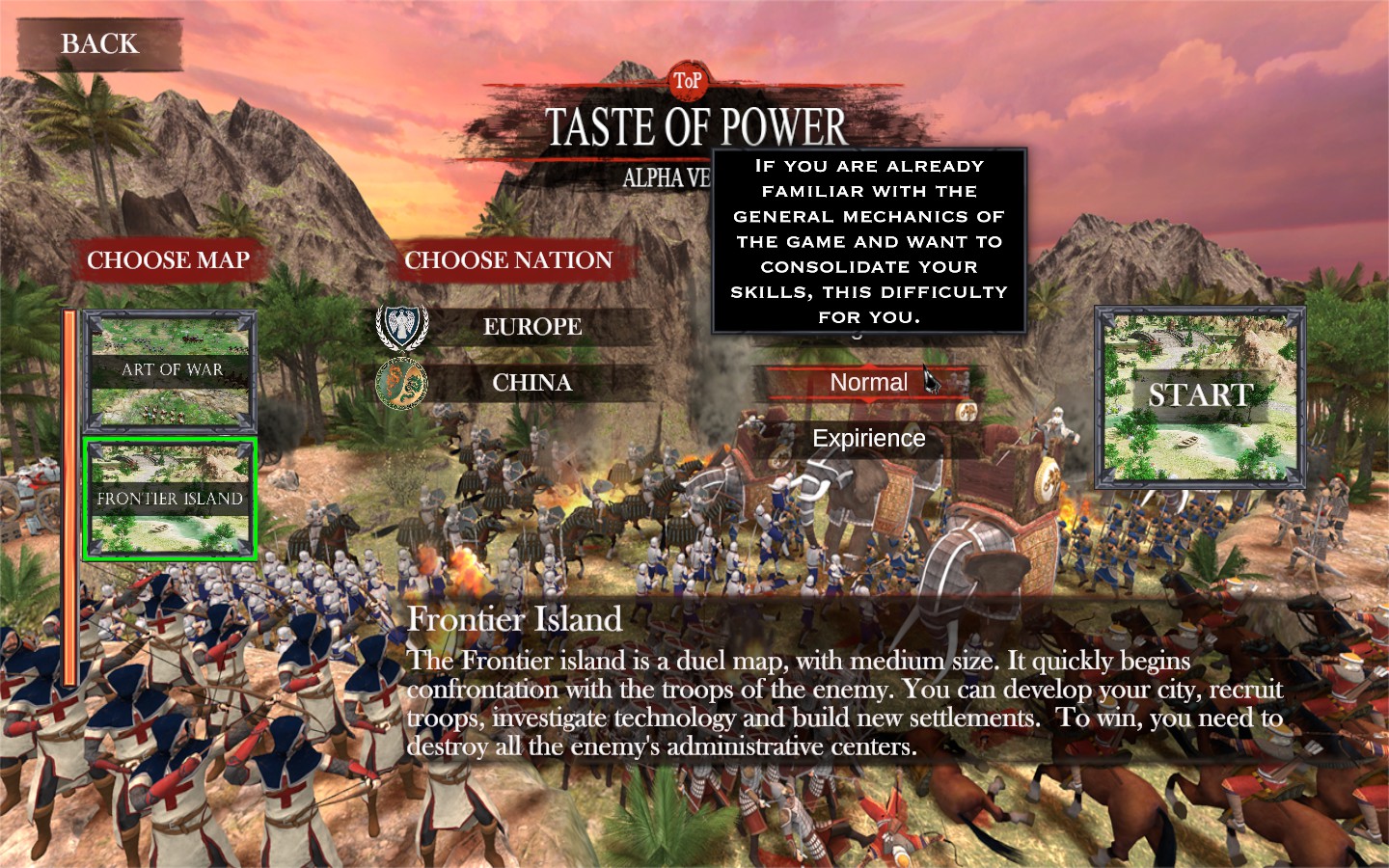Choose the Frontier Island map

(171, 499)
